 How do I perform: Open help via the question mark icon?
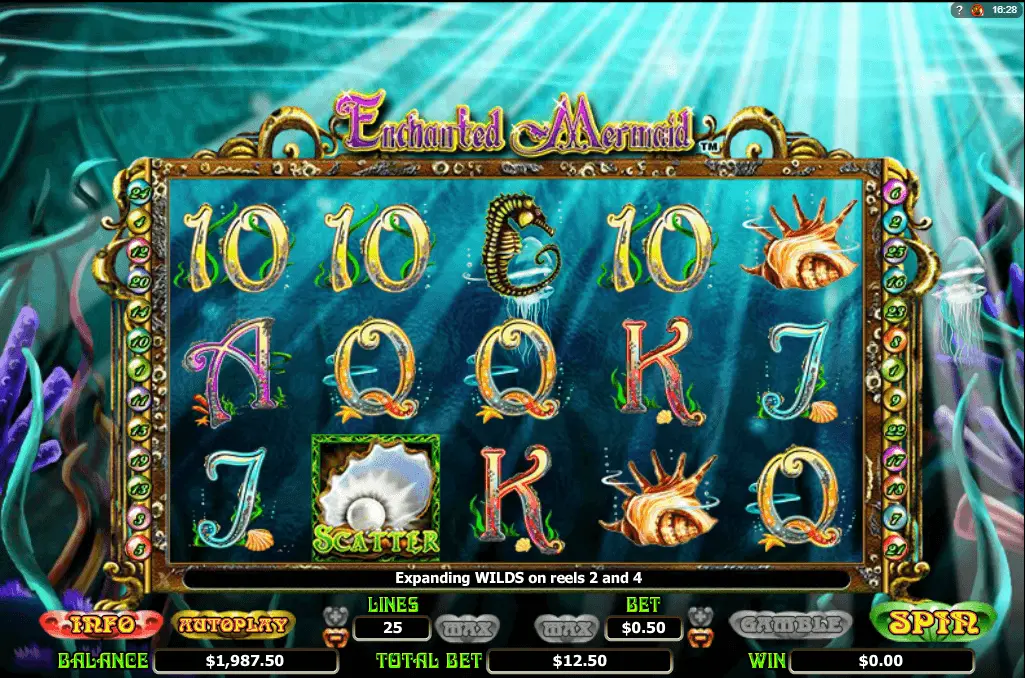959,9
